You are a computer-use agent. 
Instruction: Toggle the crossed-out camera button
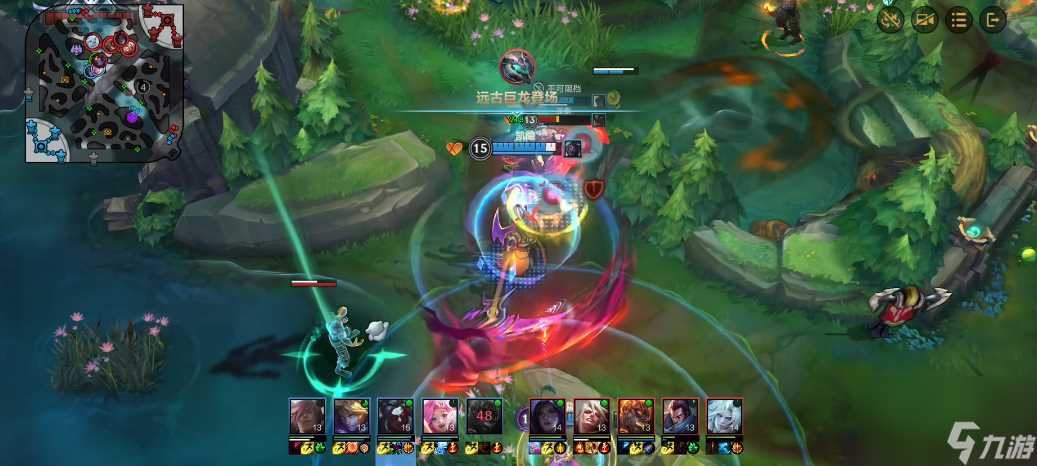[x=925, y=19]
